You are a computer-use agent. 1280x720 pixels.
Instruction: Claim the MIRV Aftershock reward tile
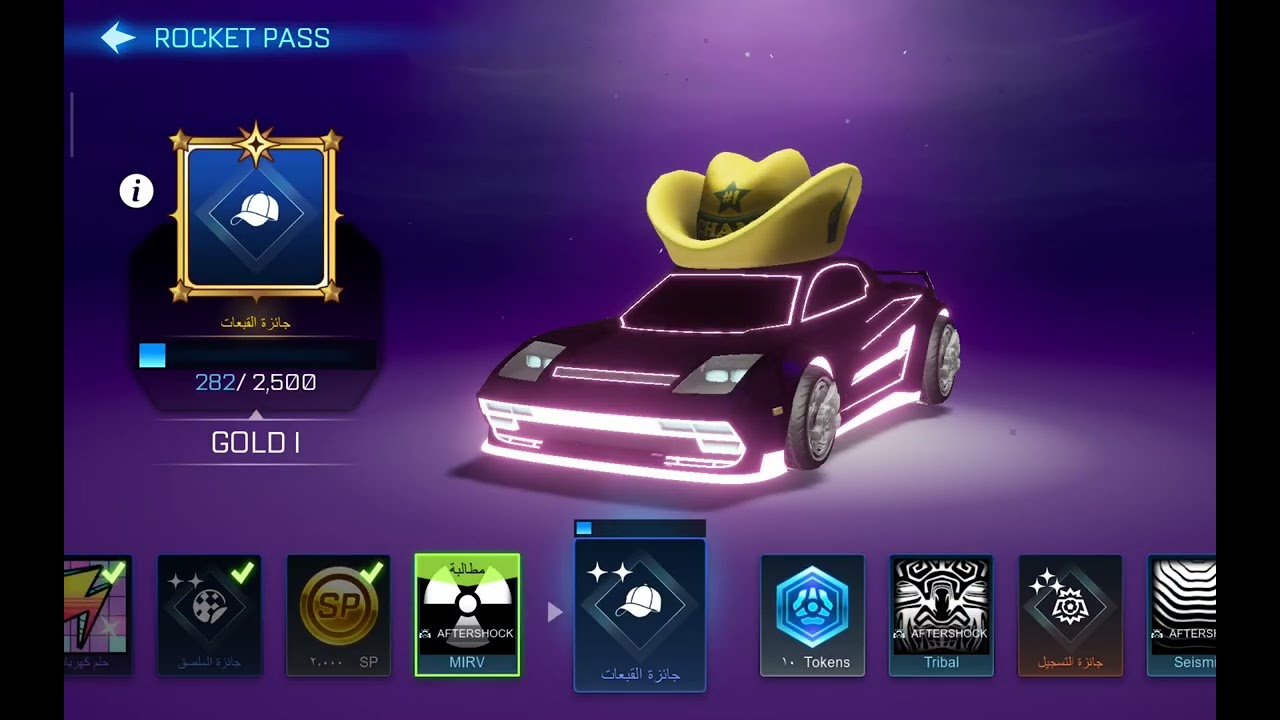click(467, 614)
